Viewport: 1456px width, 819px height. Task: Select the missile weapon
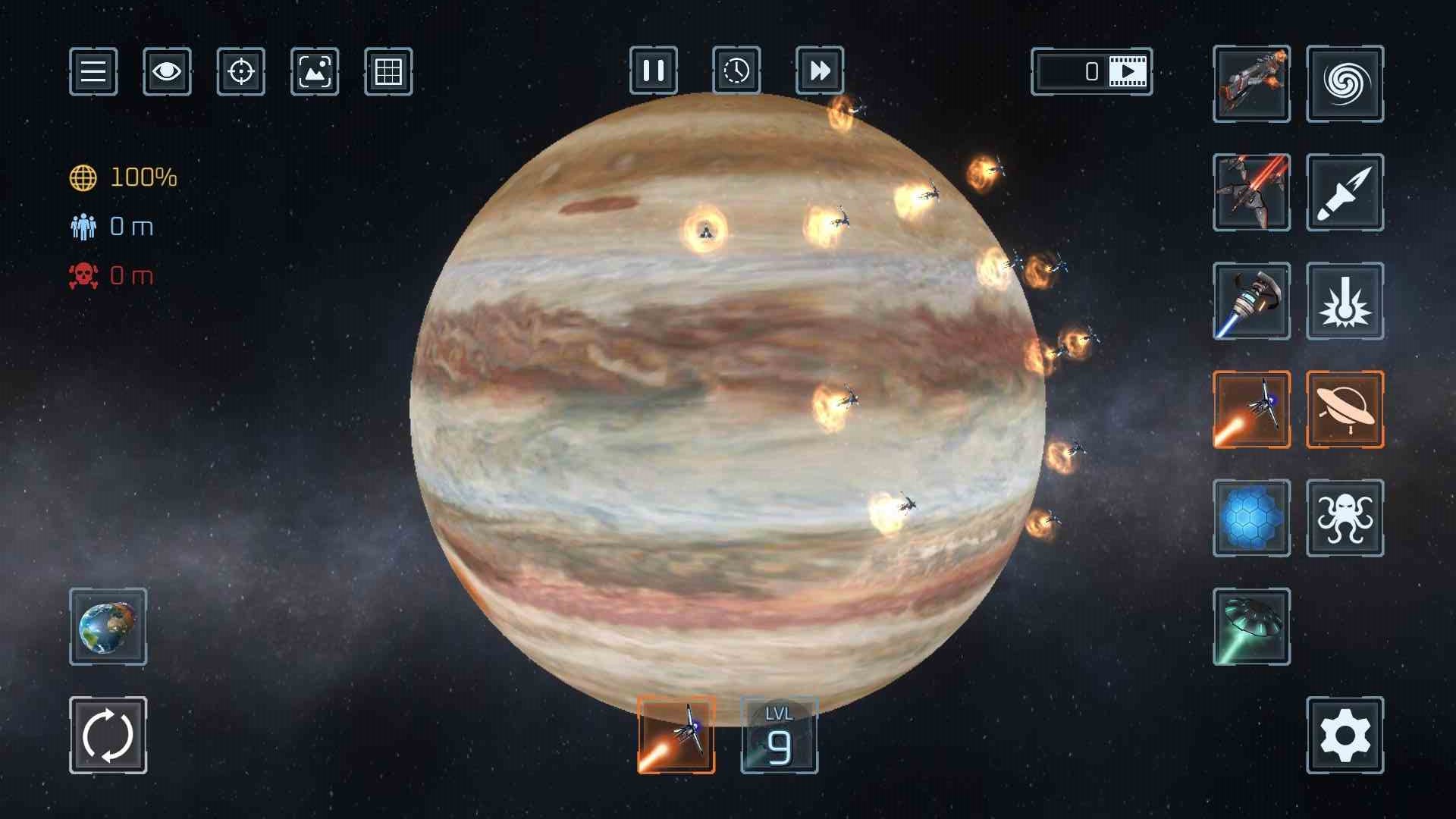coord(1345,192)
